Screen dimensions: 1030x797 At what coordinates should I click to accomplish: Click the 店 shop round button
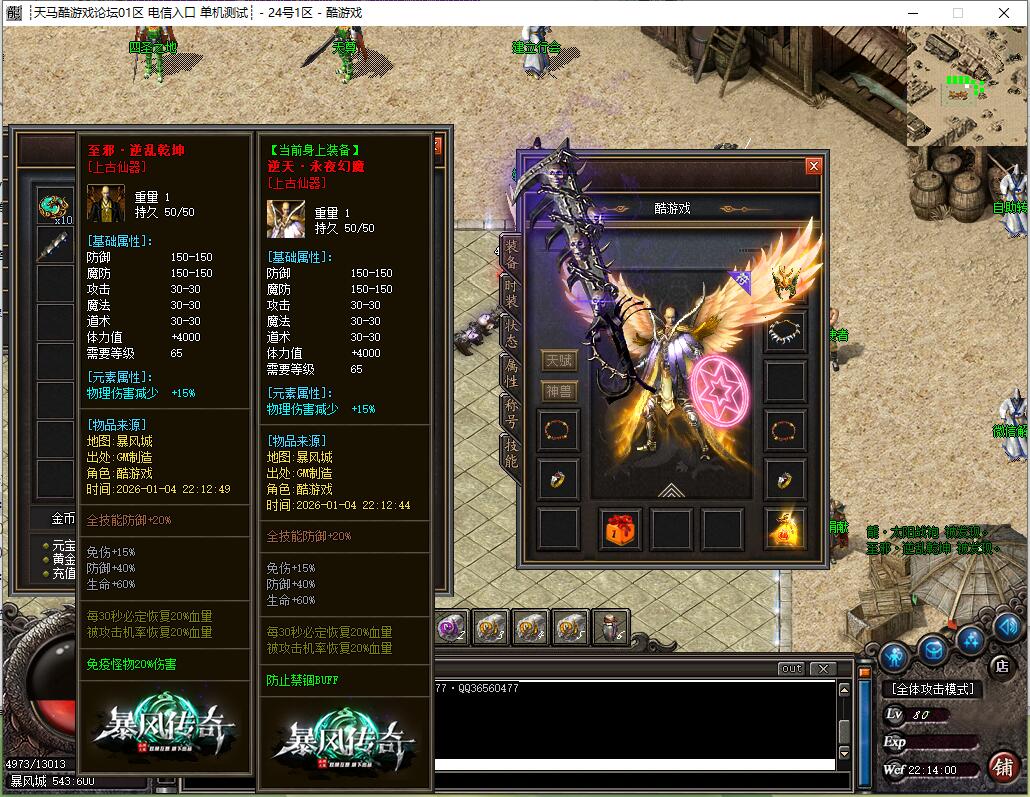click(x=1000, y=665)
